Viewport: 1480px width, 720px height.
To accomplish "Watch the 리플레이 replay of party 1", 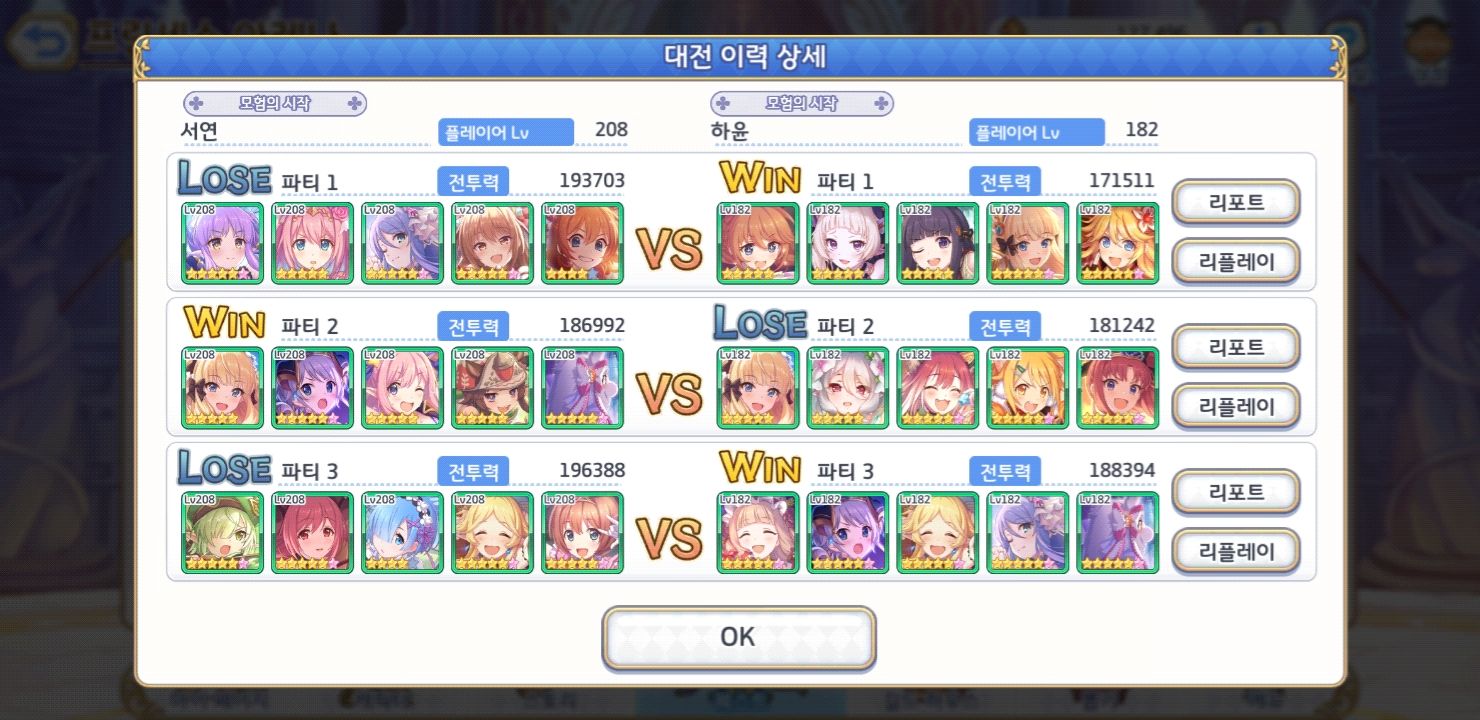I will (x=1236, y=261).
